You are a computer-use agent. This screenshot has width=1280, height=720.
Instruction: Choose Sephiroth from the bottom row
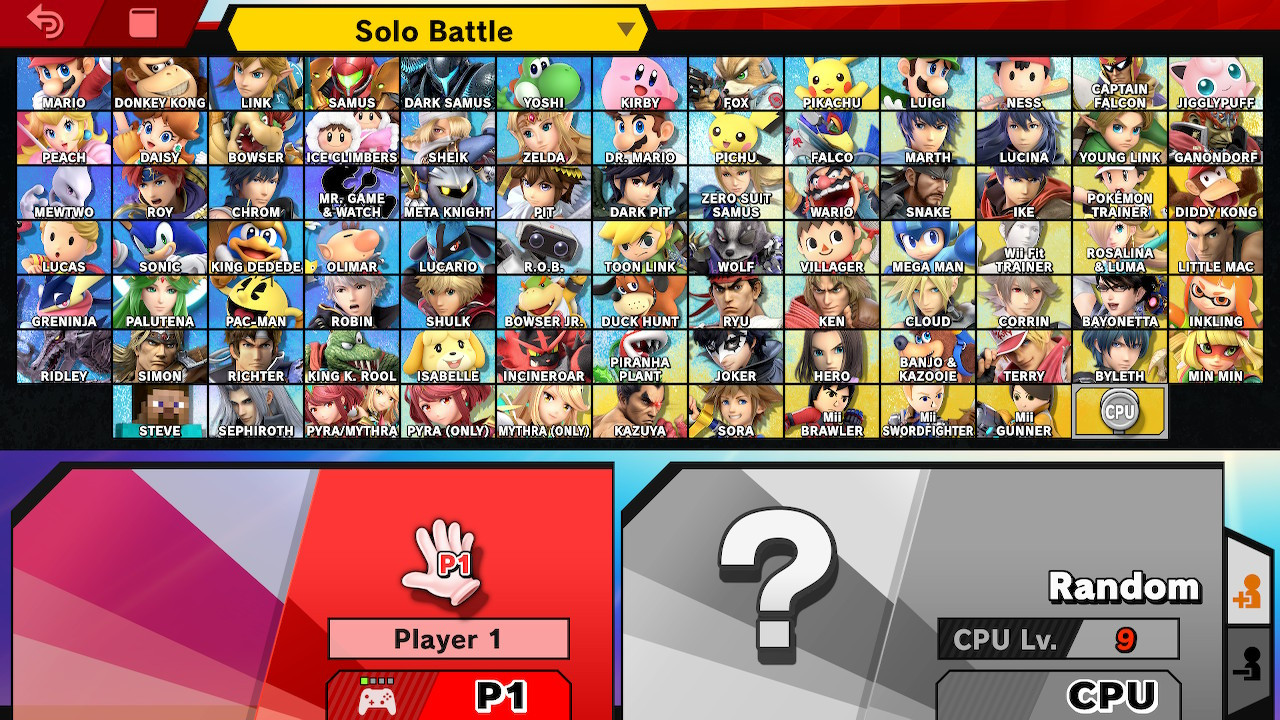coord(254,410)
